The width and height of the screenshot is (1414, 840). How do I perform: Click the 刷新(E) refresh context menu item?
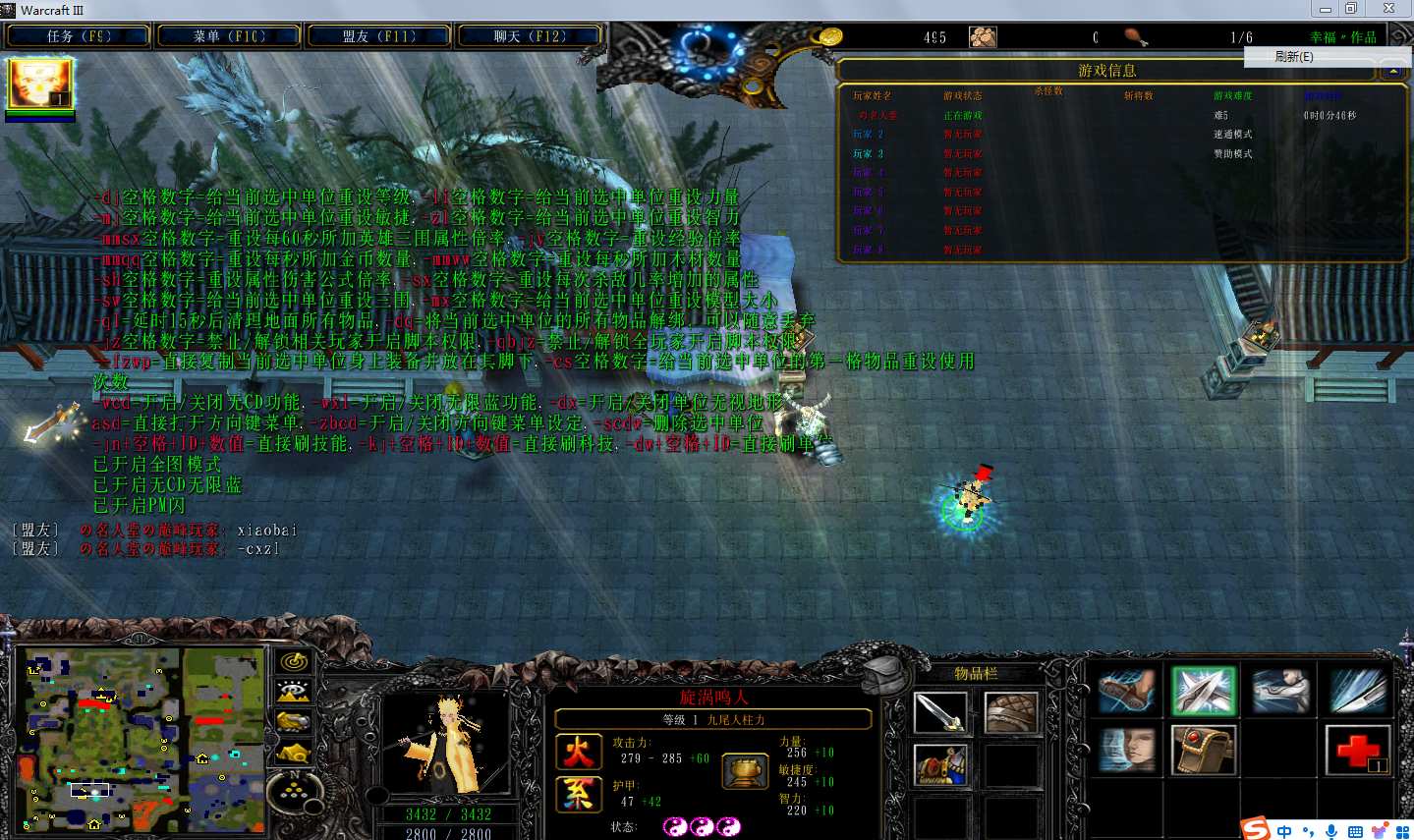pos(1293,57)
